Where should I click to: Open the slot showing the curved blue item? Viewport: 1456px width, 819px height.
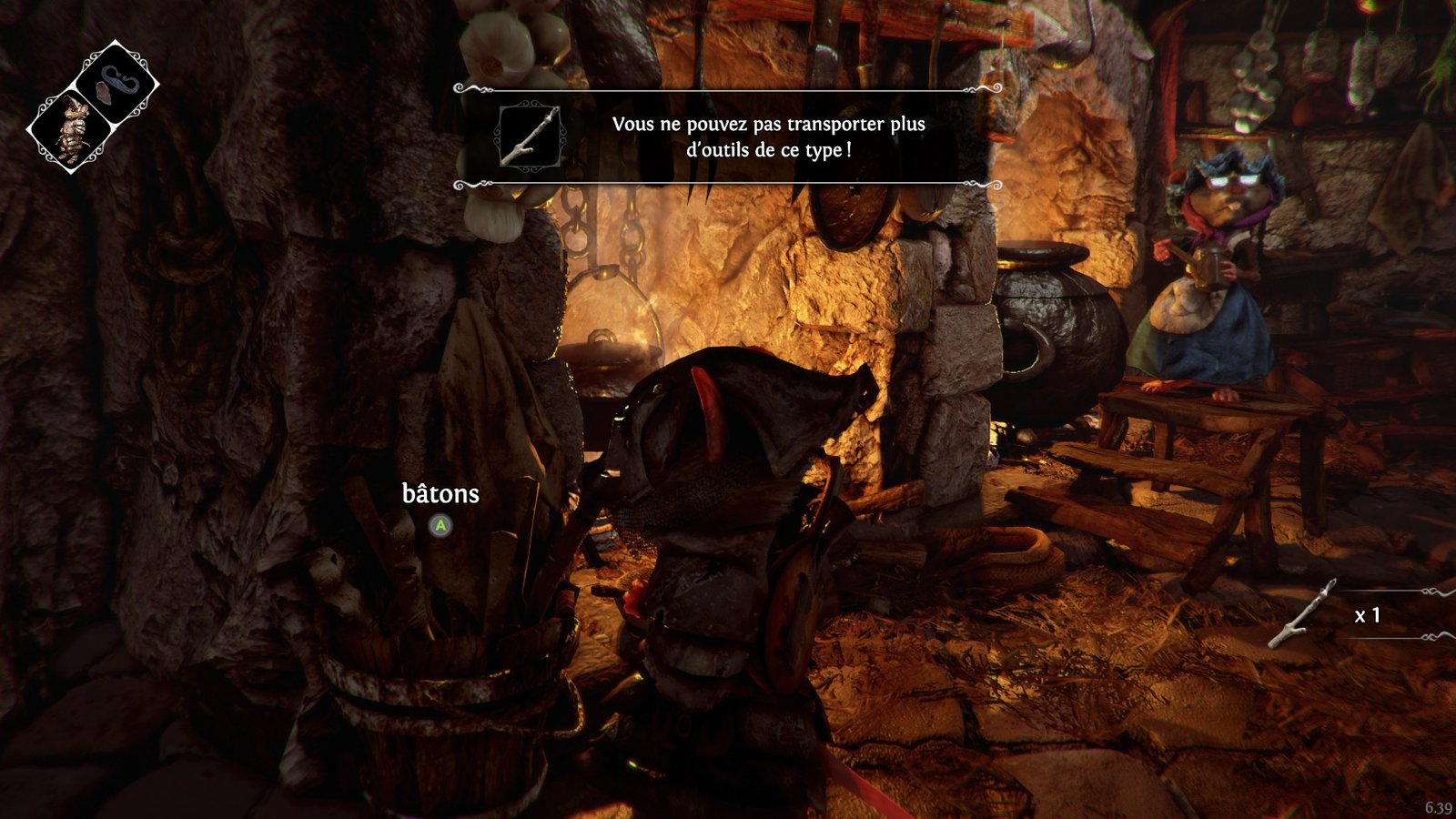(x=116, y=83)
